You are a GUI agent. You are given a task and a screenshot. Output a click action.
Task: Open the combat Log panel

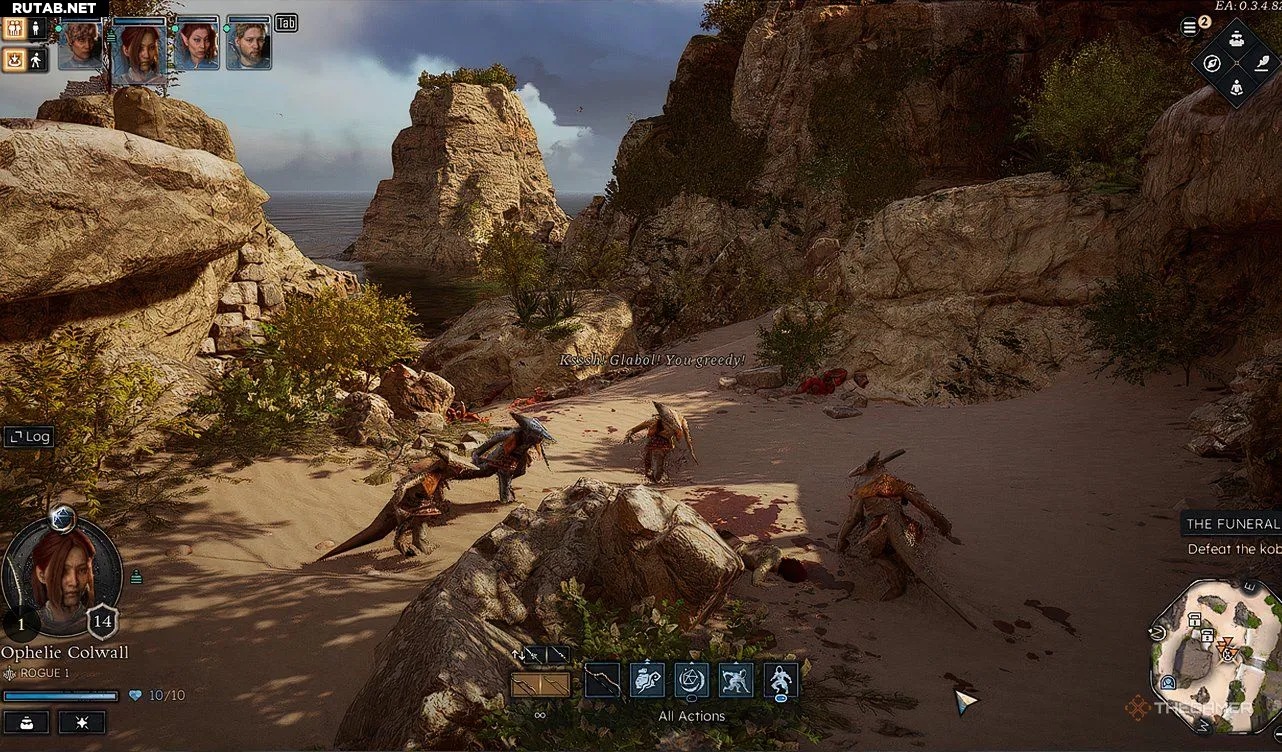28,436
